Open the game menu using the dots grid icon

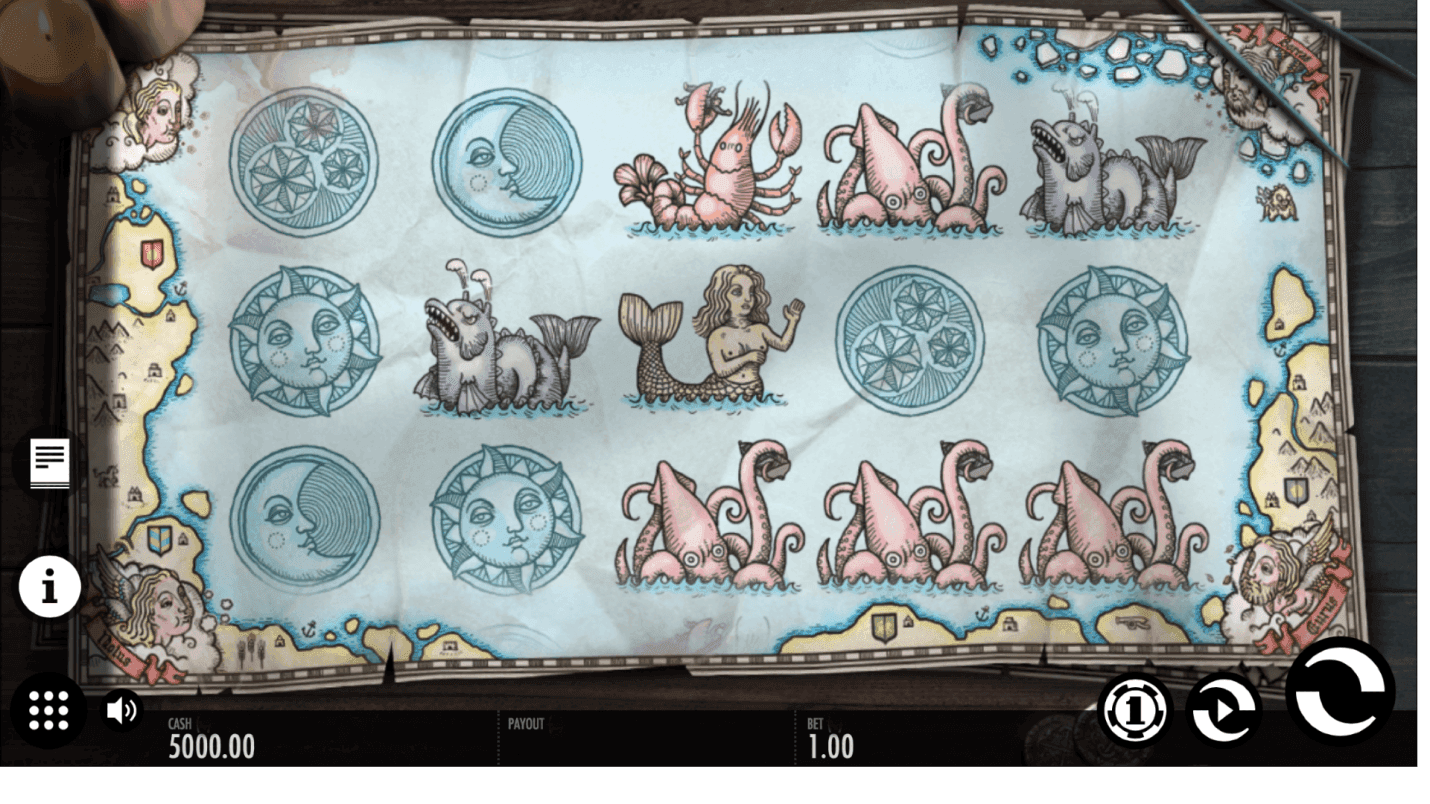49,710
